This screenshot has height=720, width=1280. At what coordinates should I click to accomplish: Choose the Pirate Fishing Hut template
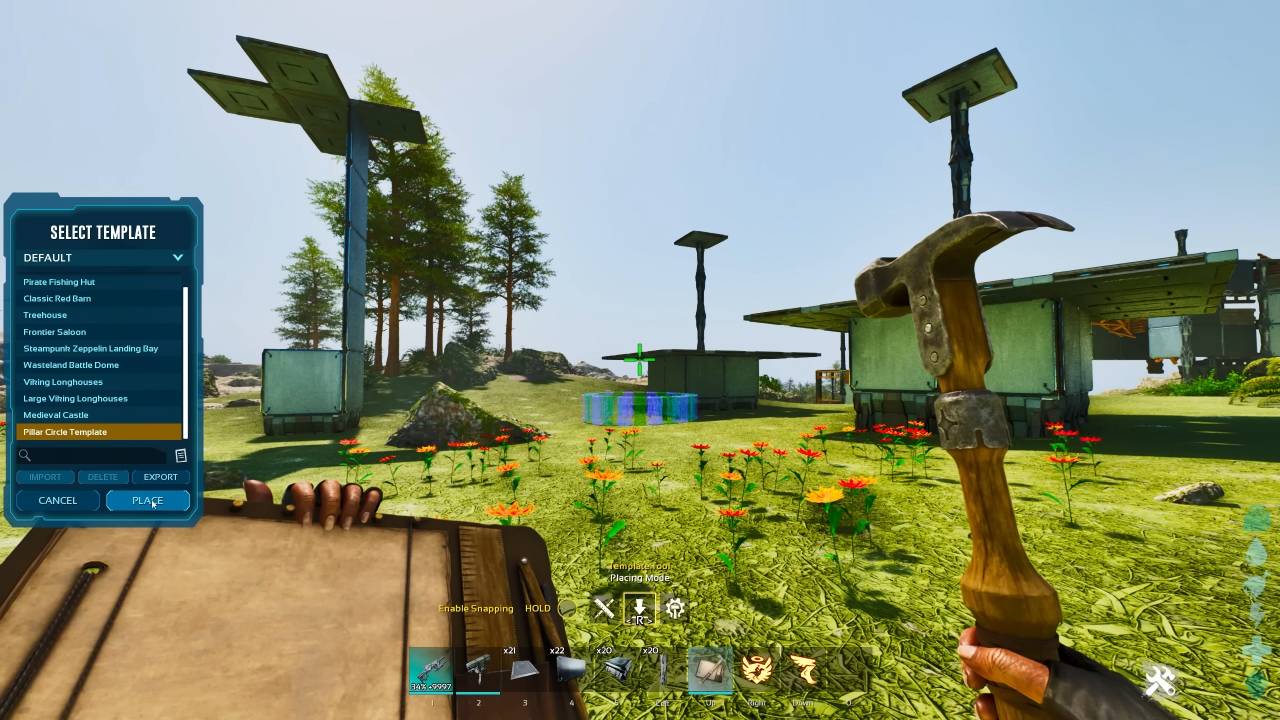[60, 282]
